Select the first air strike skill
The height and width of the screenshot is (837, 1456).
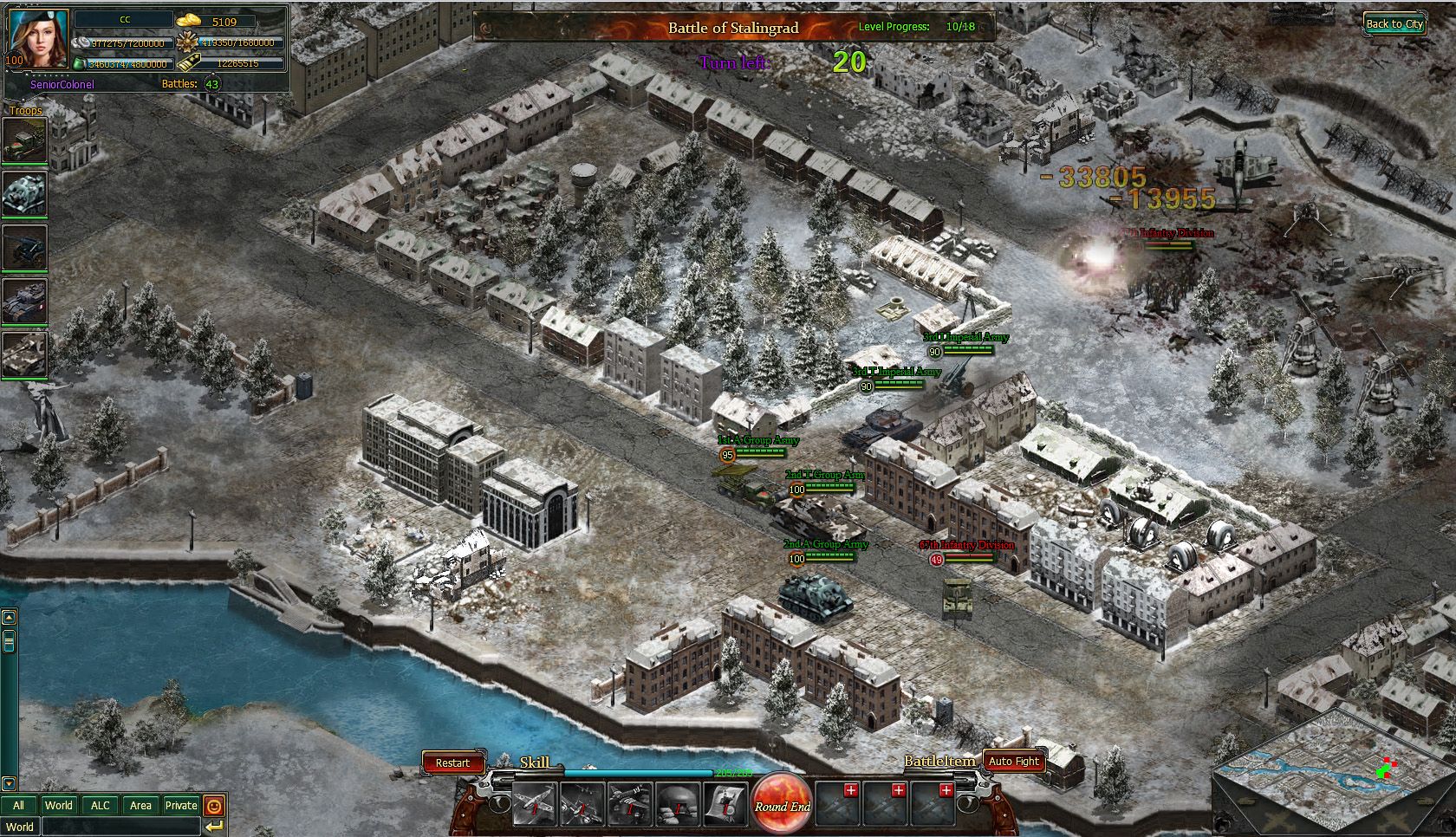point(536,804)
